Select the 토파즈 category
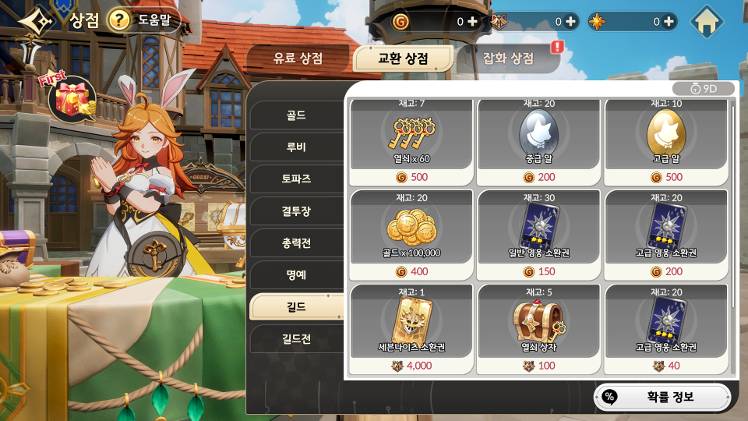 [x=295, y=179]
